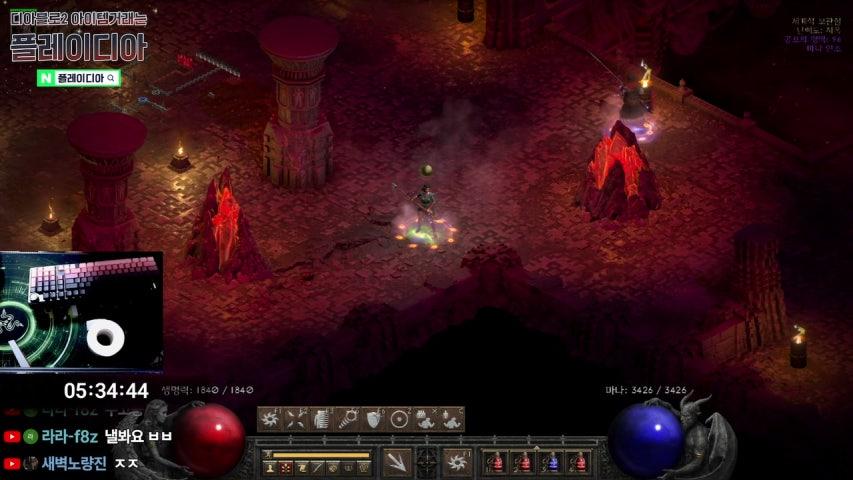
Task: Select the crossed arrows skill in the hotbar
Action: pos(296,419)
